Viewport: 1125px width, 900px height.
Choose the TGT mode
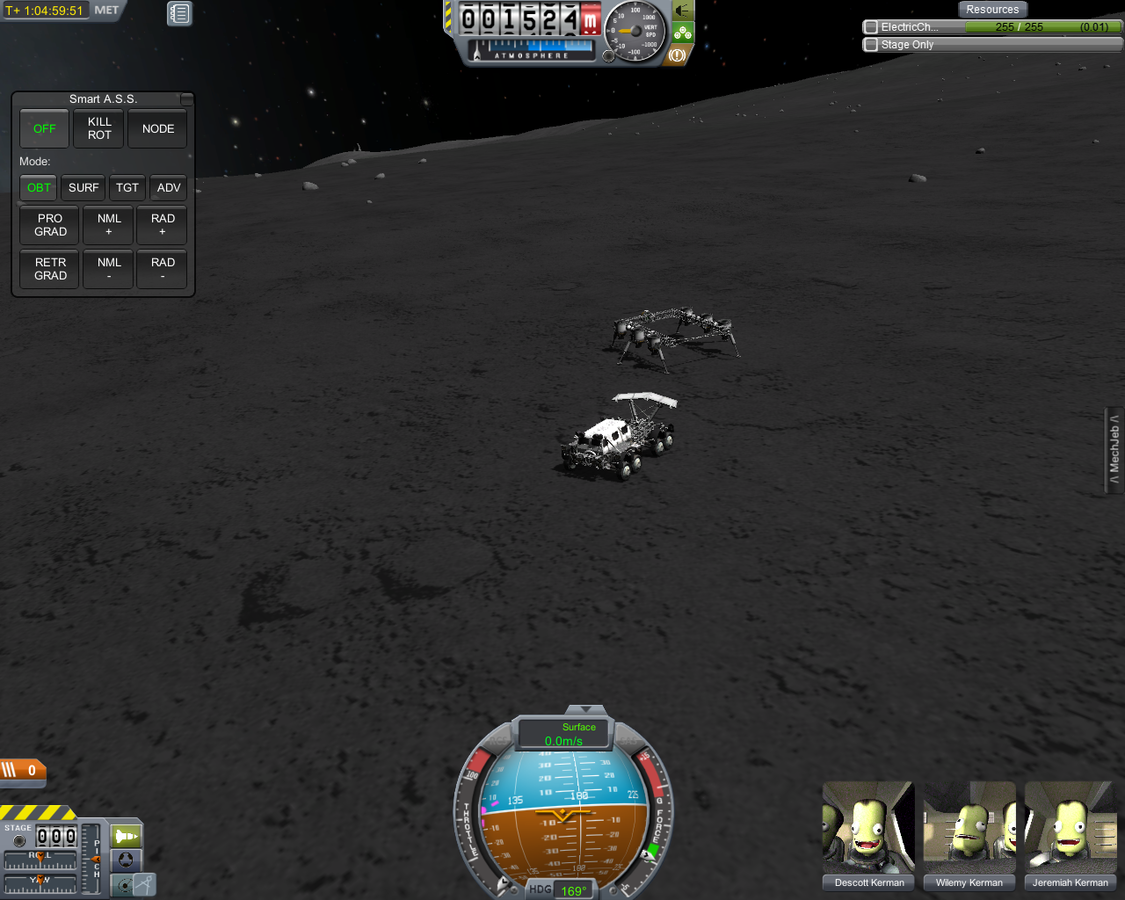click(x=127, y=188)
